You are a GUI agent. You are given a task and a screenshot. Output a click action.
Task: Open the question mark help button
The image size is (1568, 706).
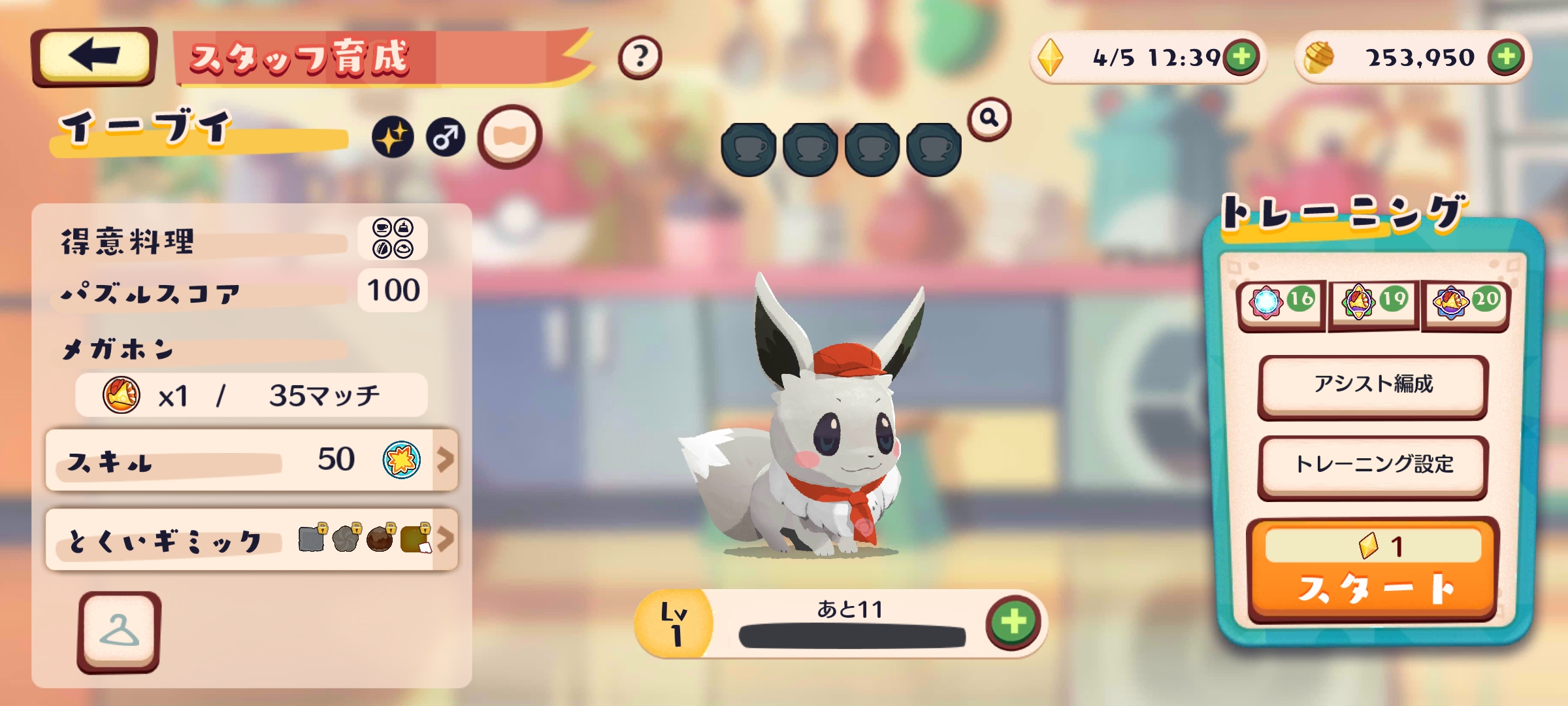coord(640,58)
